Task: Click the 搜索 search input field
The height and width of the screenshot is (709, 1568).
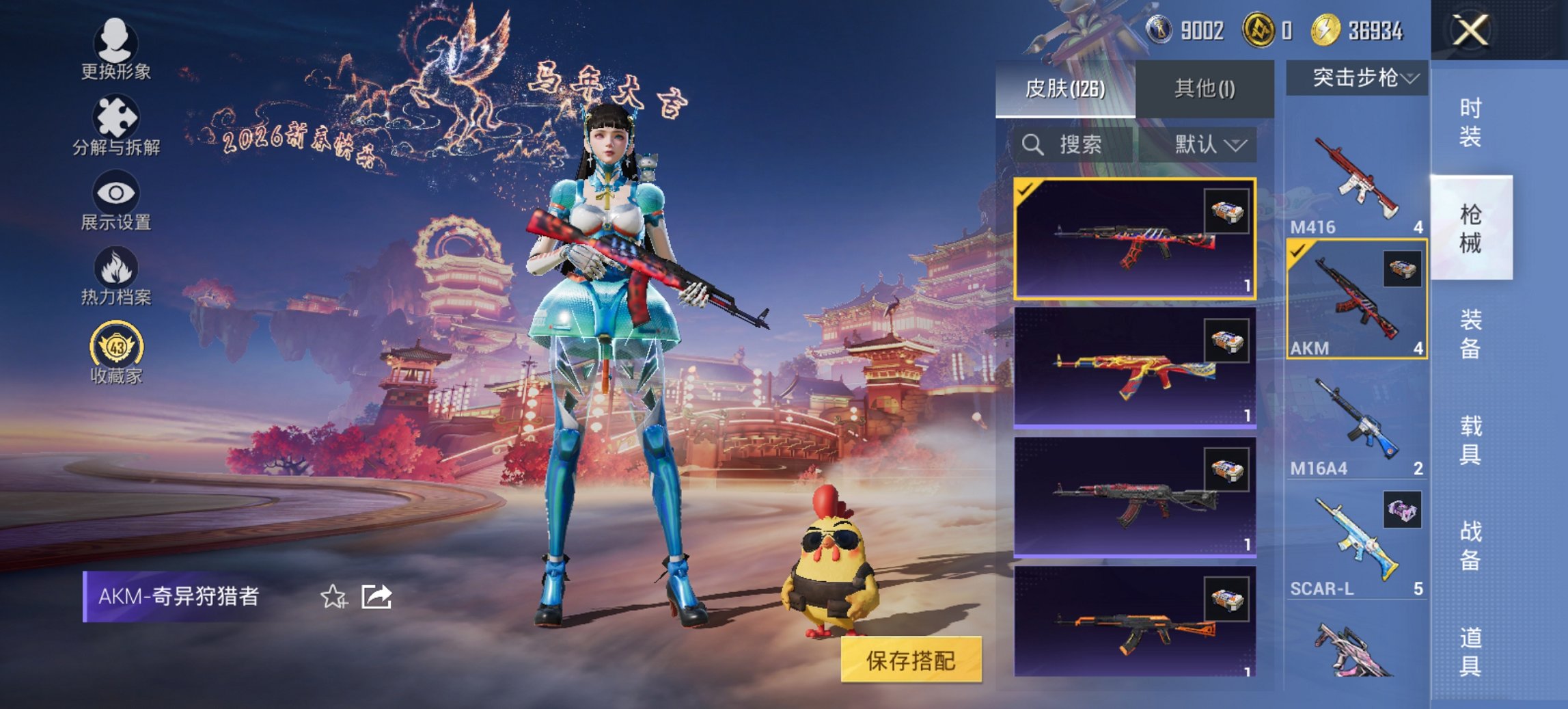Action: click(1079, 146)
